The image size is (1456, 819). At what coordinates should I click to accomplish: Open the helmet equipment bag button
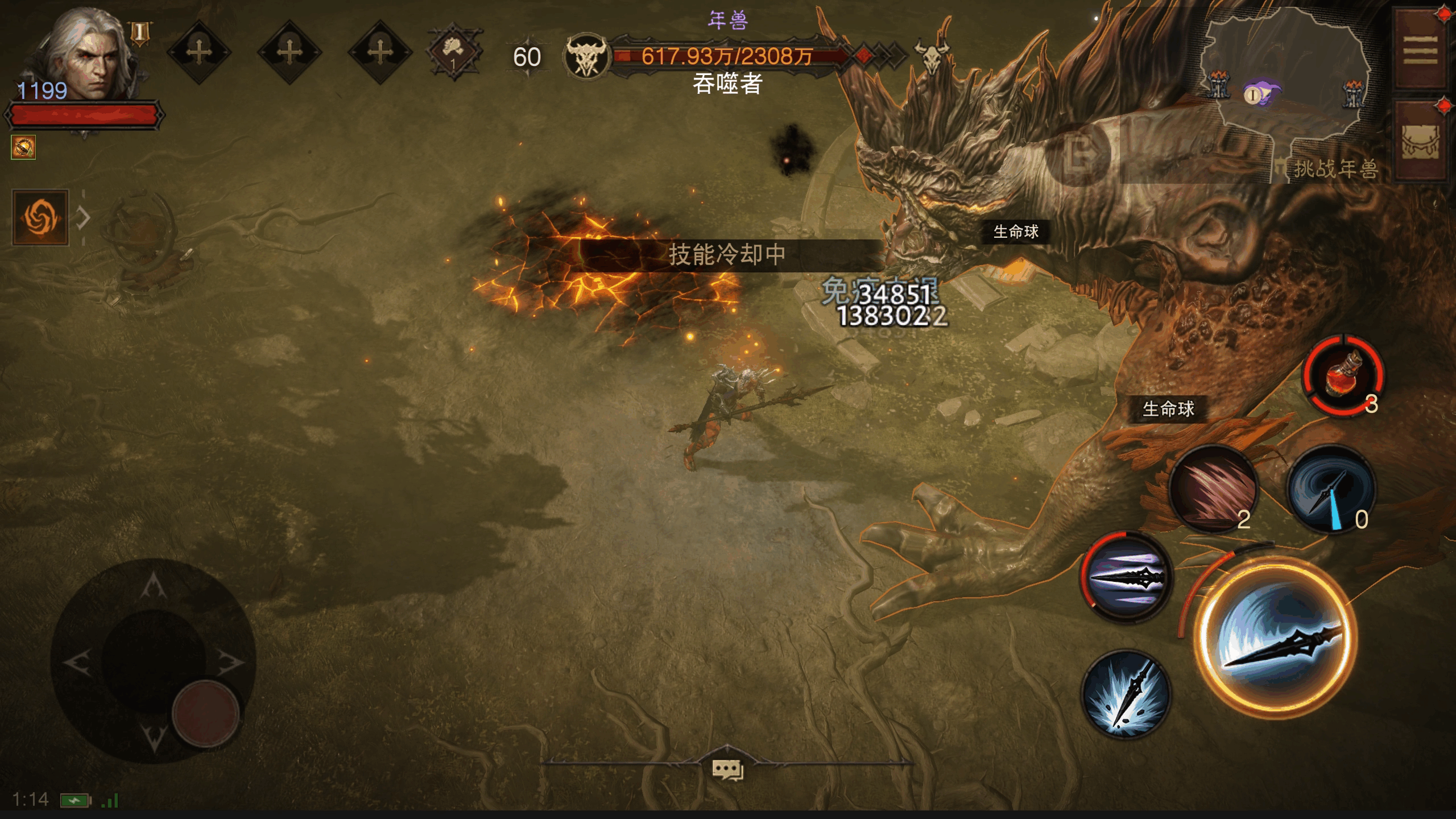pyautogui.click(x=1420, y=142)
